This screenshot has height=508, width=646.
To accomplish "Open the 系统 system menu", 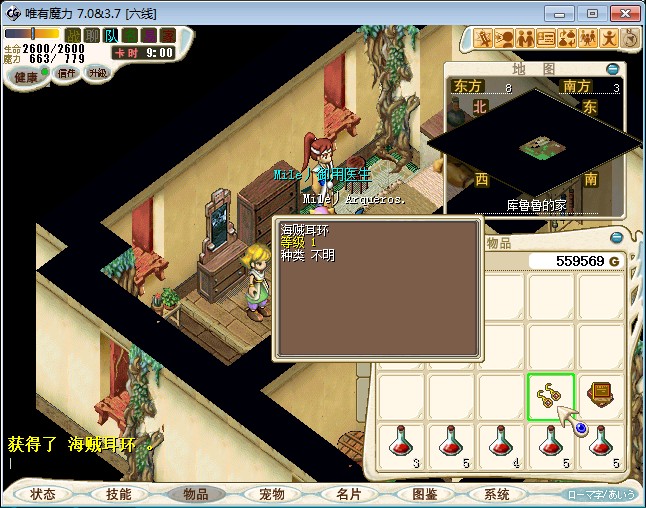I will tap(497, 494).
